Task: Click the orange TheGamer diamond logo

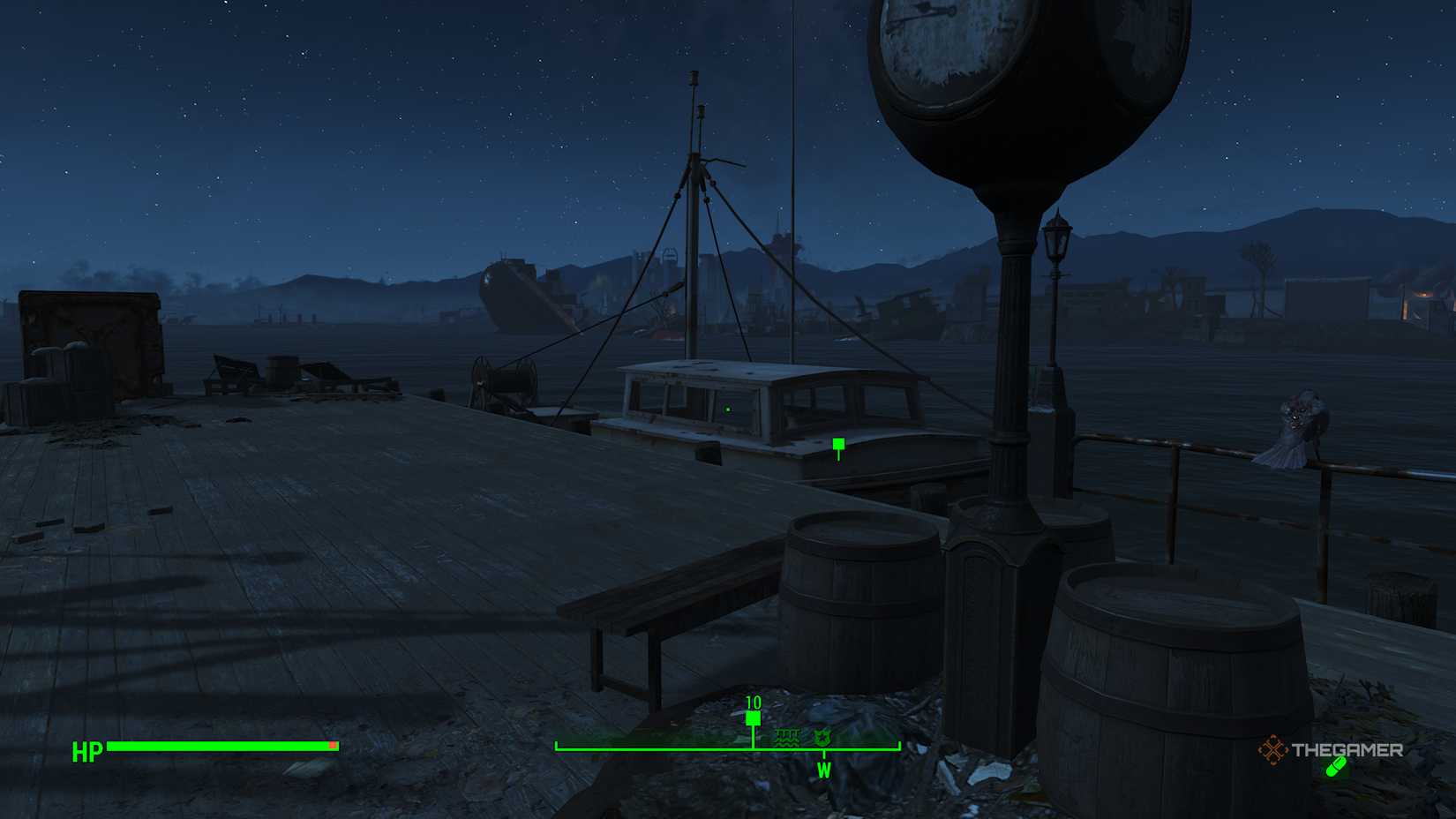Action: click(1273, 752)
